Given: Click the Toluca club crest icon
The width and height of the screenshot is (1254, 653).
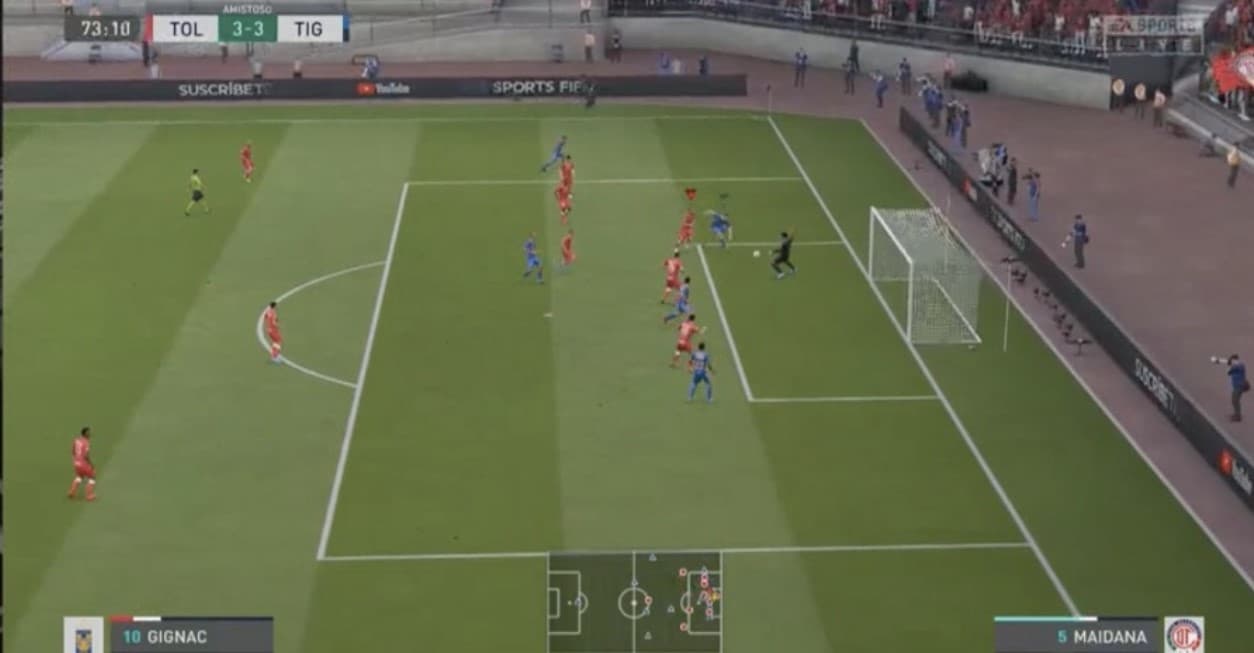Looking at the screenshot, I should (x=1184, y=635).
